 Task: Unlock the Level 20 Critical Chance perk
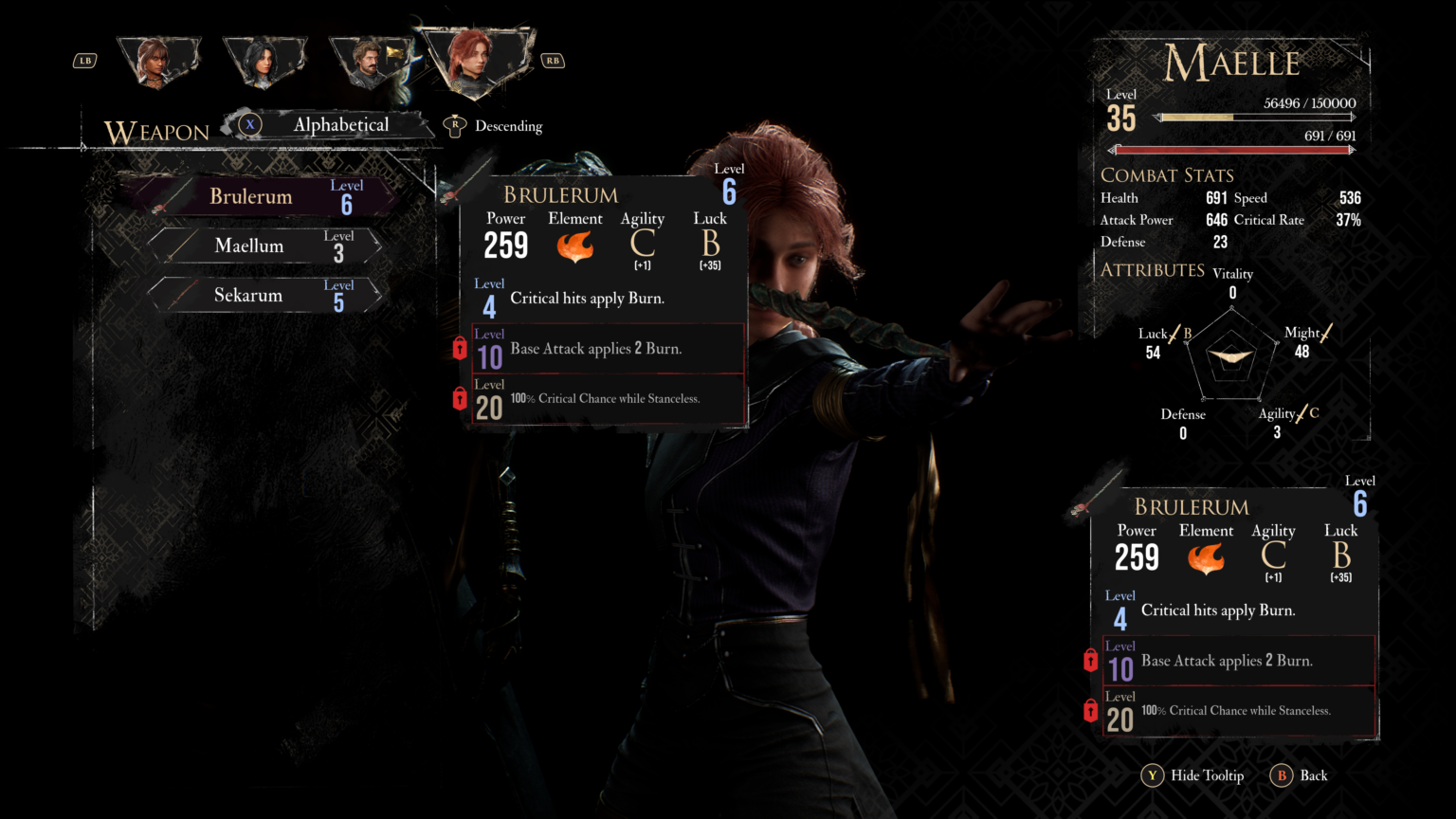point(460,399)
